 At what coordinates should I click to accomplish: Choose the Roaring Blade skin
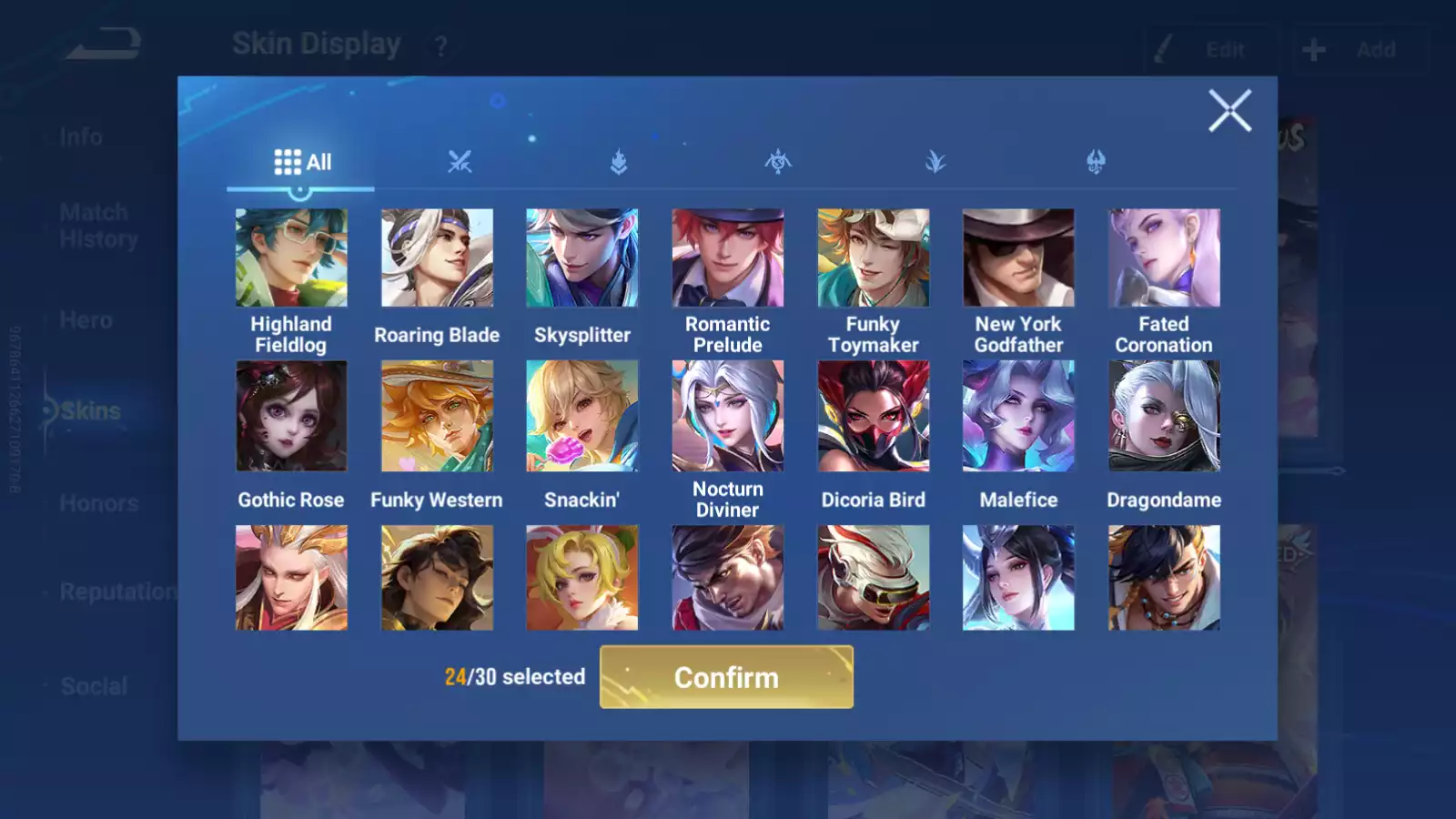(x=437, y=258)
